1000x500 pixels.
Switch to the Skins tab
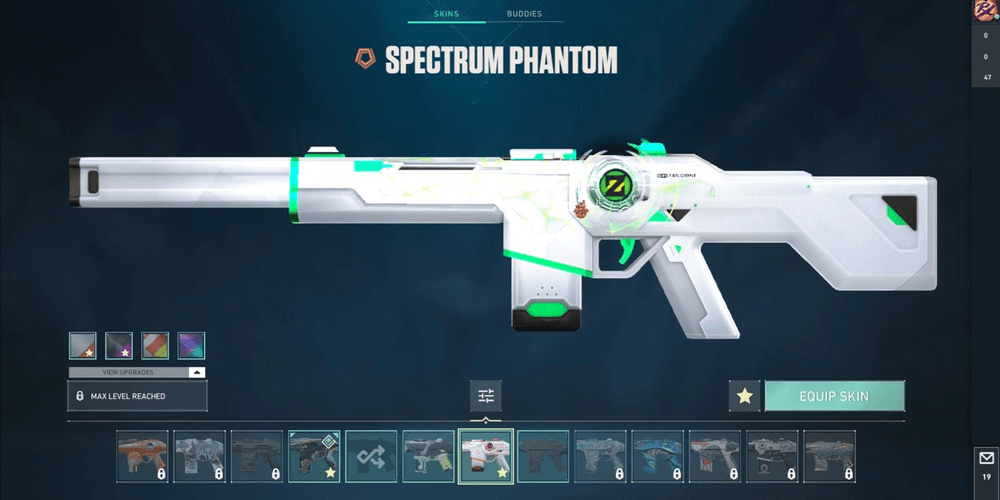coord(446,14)
